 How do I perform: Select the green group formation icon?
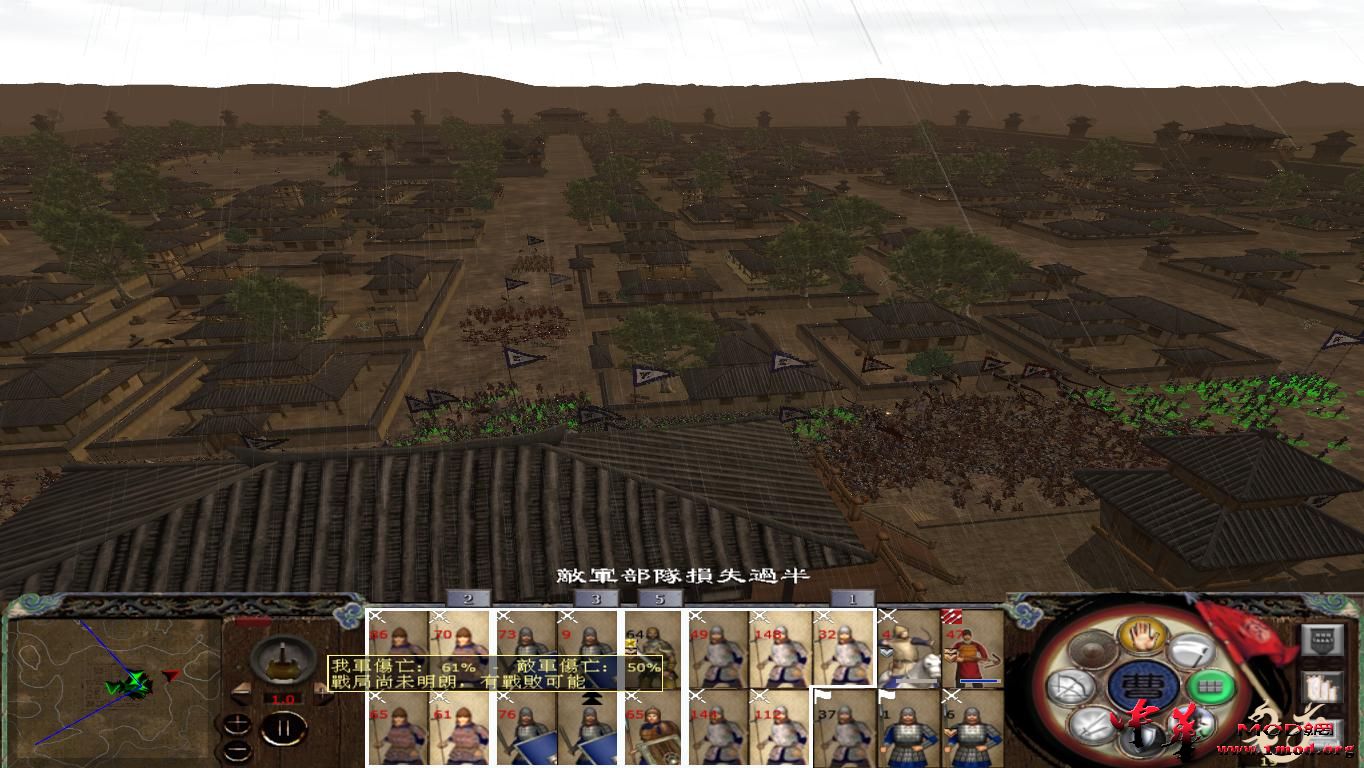click(1212, 687)
